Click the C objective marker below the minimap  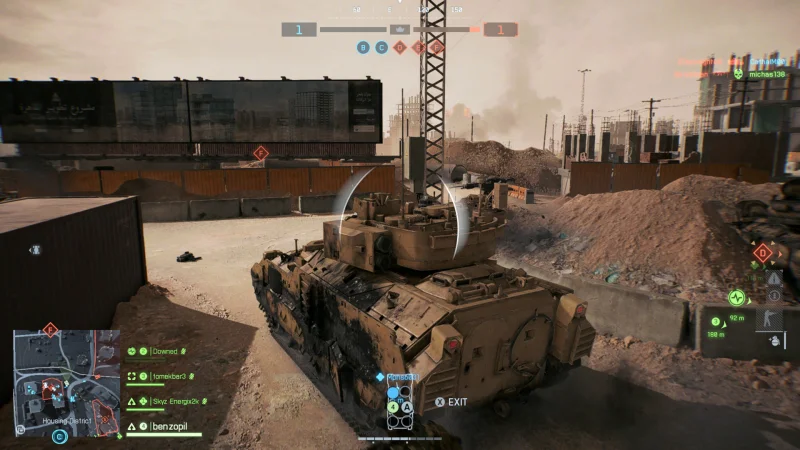[x=61, y=436]
